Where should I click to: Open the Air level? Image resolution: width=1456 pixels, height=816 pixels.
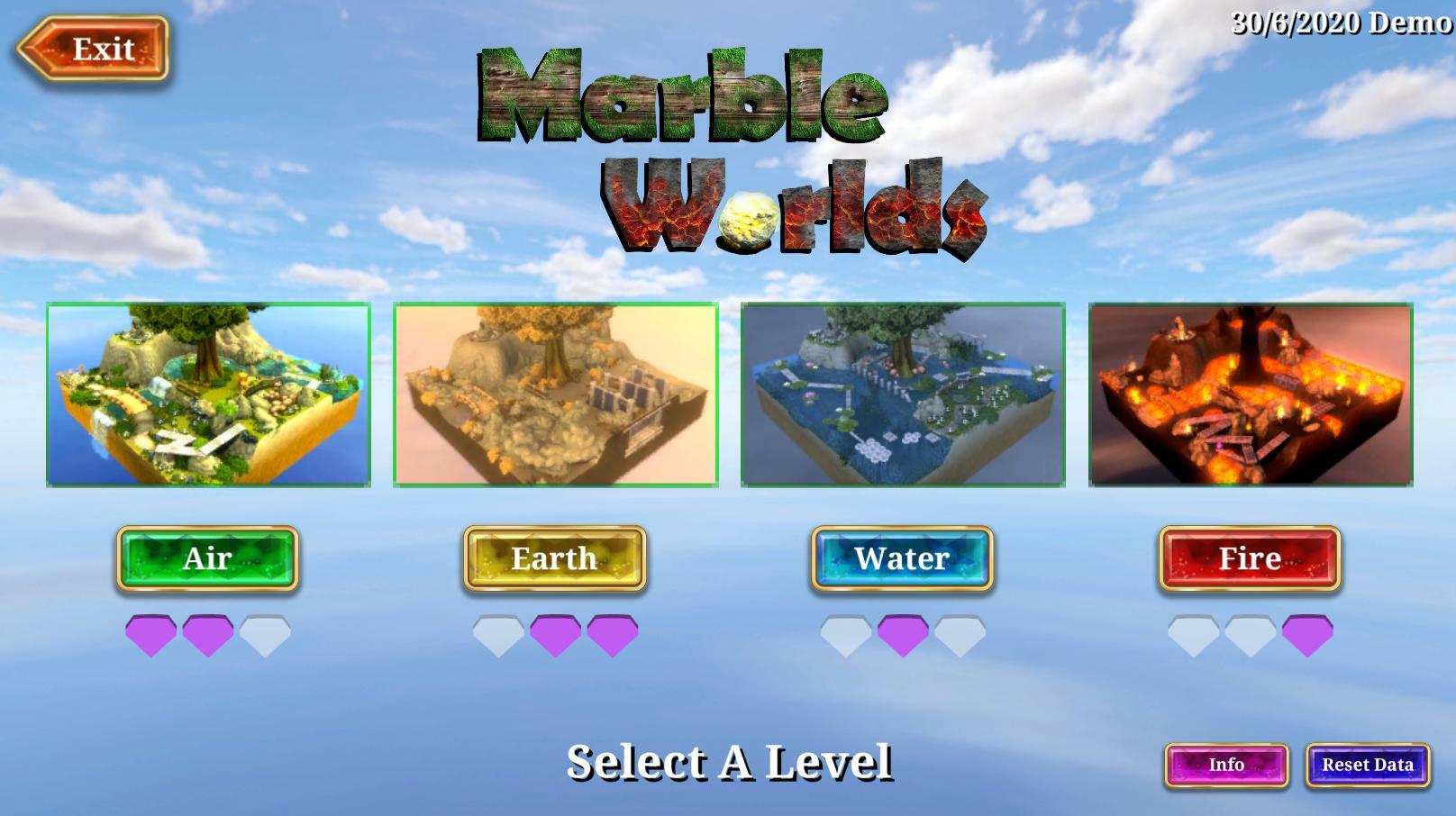coord(208,558)
